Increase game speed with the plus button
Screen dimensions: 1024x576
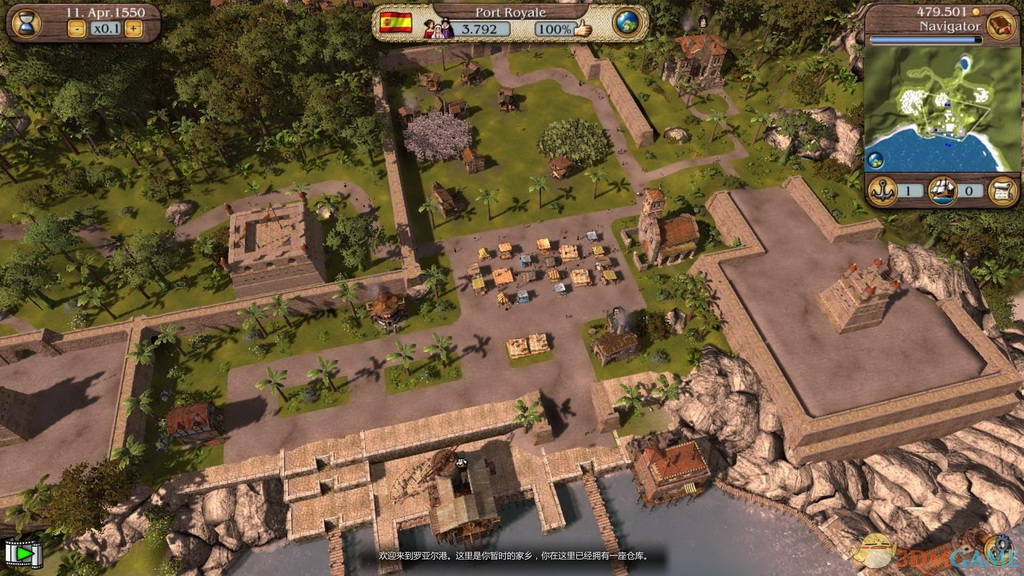[x=132, y=29]
